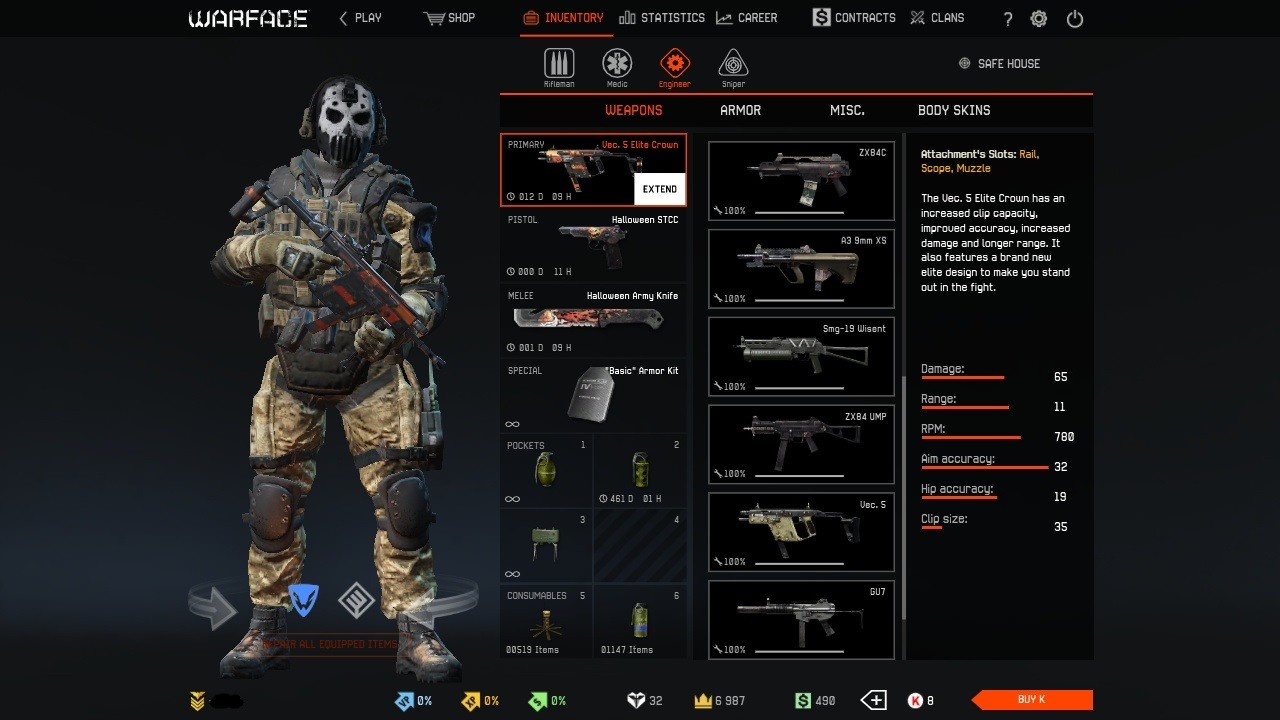Select the Rifleman class
Screen dimensions: 1280x720
559,67
